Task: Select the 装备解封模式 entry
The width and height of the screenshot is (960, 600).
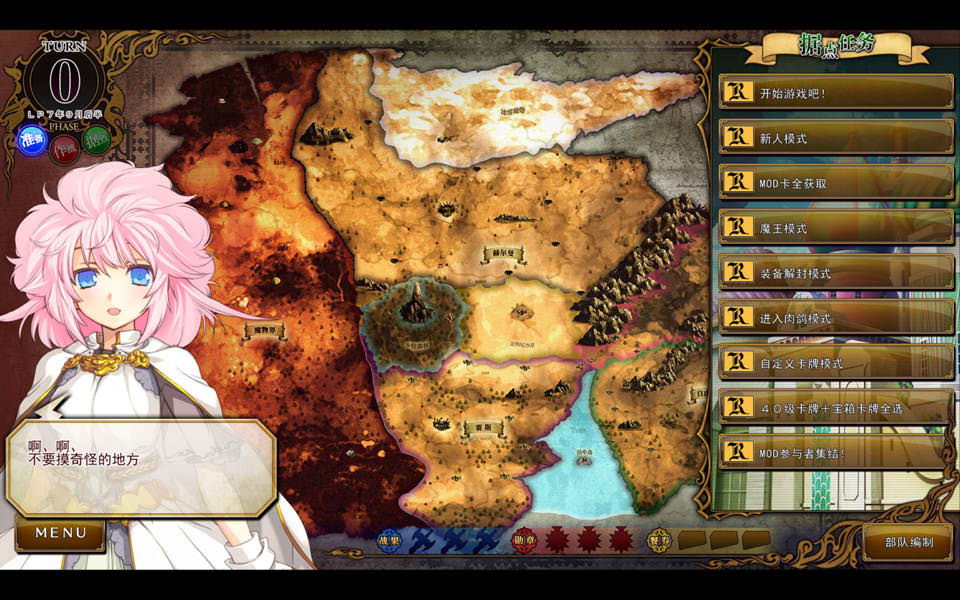Action: (x=836, y=273)
